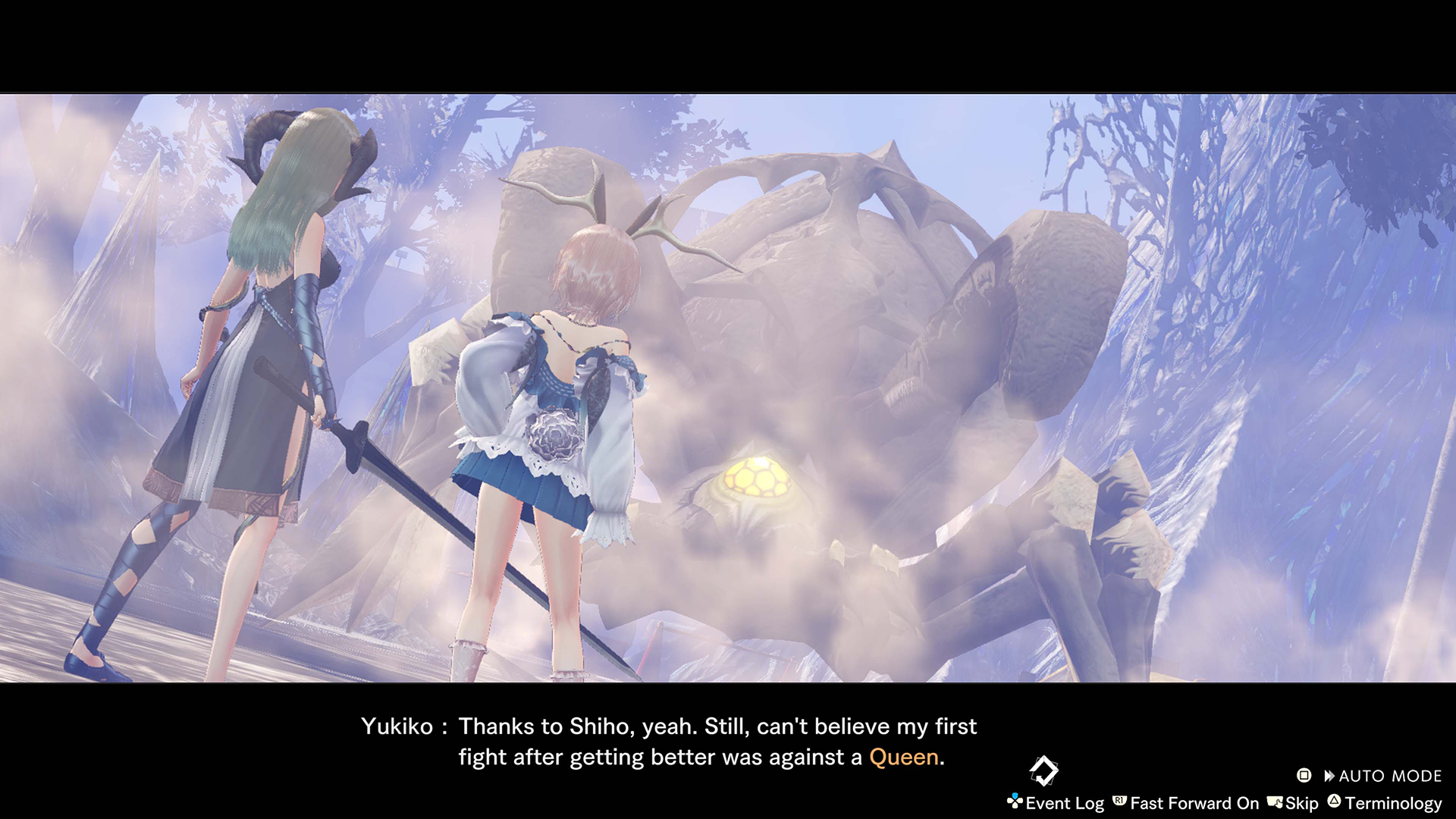Skip this cutscene

[x=1294, y=803]
